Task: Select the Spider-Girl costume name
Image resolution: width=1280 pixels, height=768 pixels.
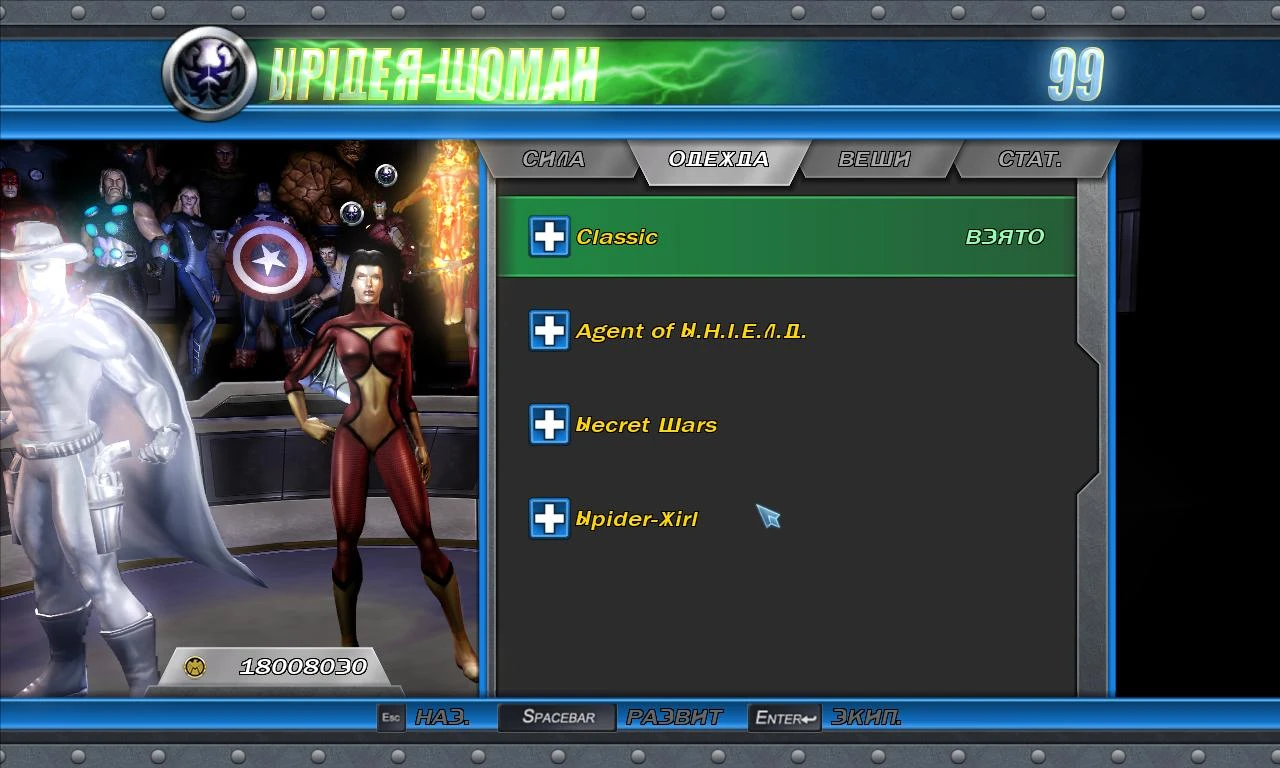Action: [637, 518]
